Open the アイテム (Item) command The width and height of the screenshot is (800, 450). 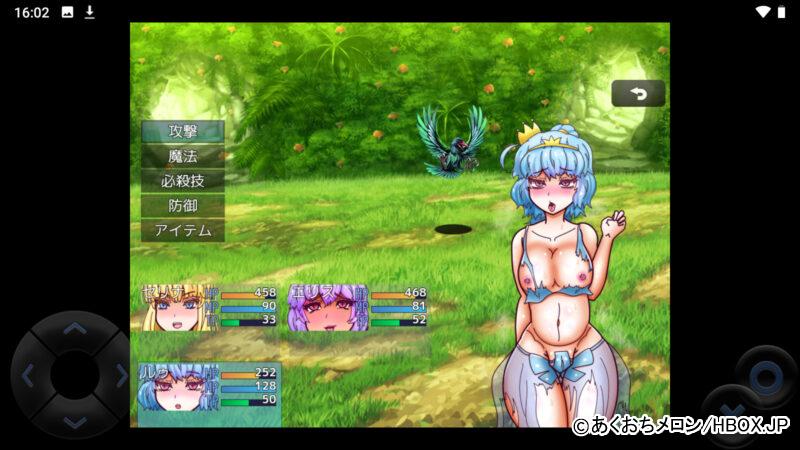(182, 231)
